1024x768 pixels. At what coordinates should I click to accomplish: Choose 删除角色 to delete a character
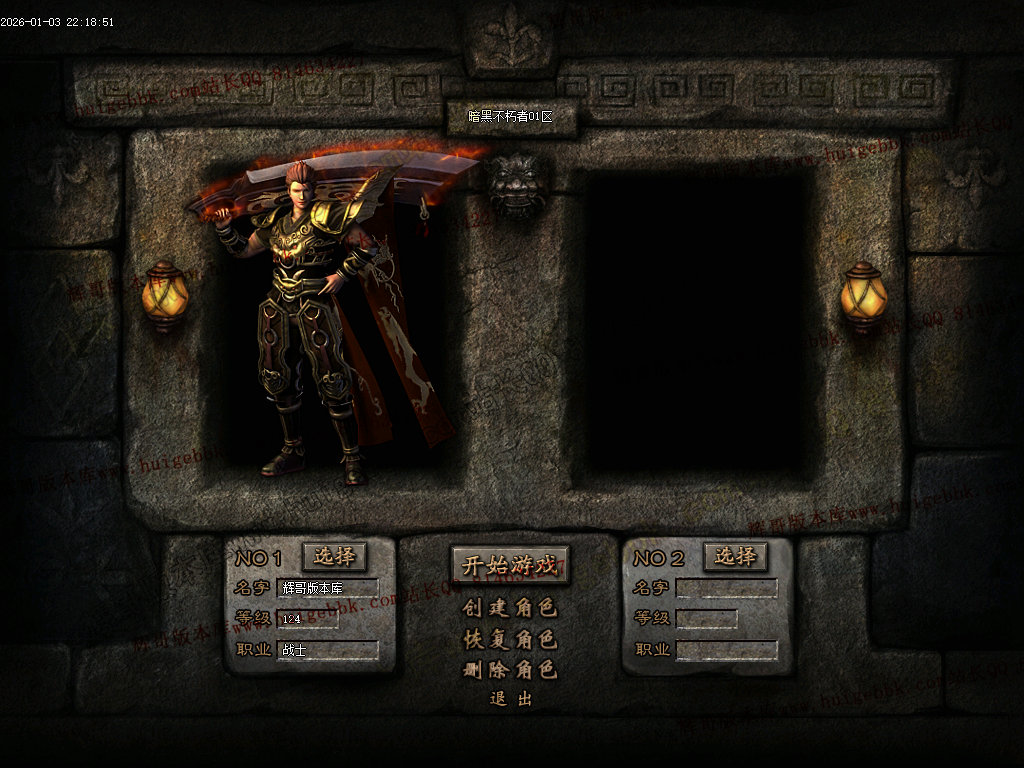click(x=510, y=670)
